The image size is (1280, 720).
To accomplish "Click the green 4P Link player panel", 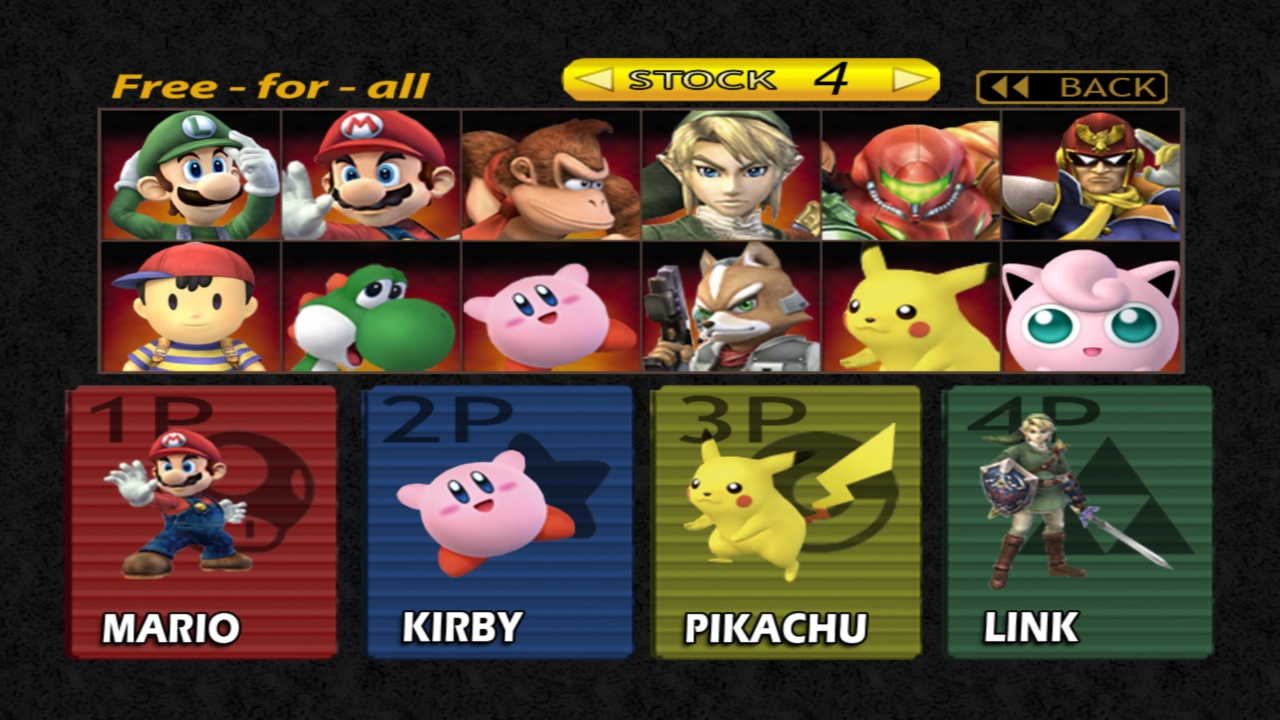I will [x=1078, y=522].
